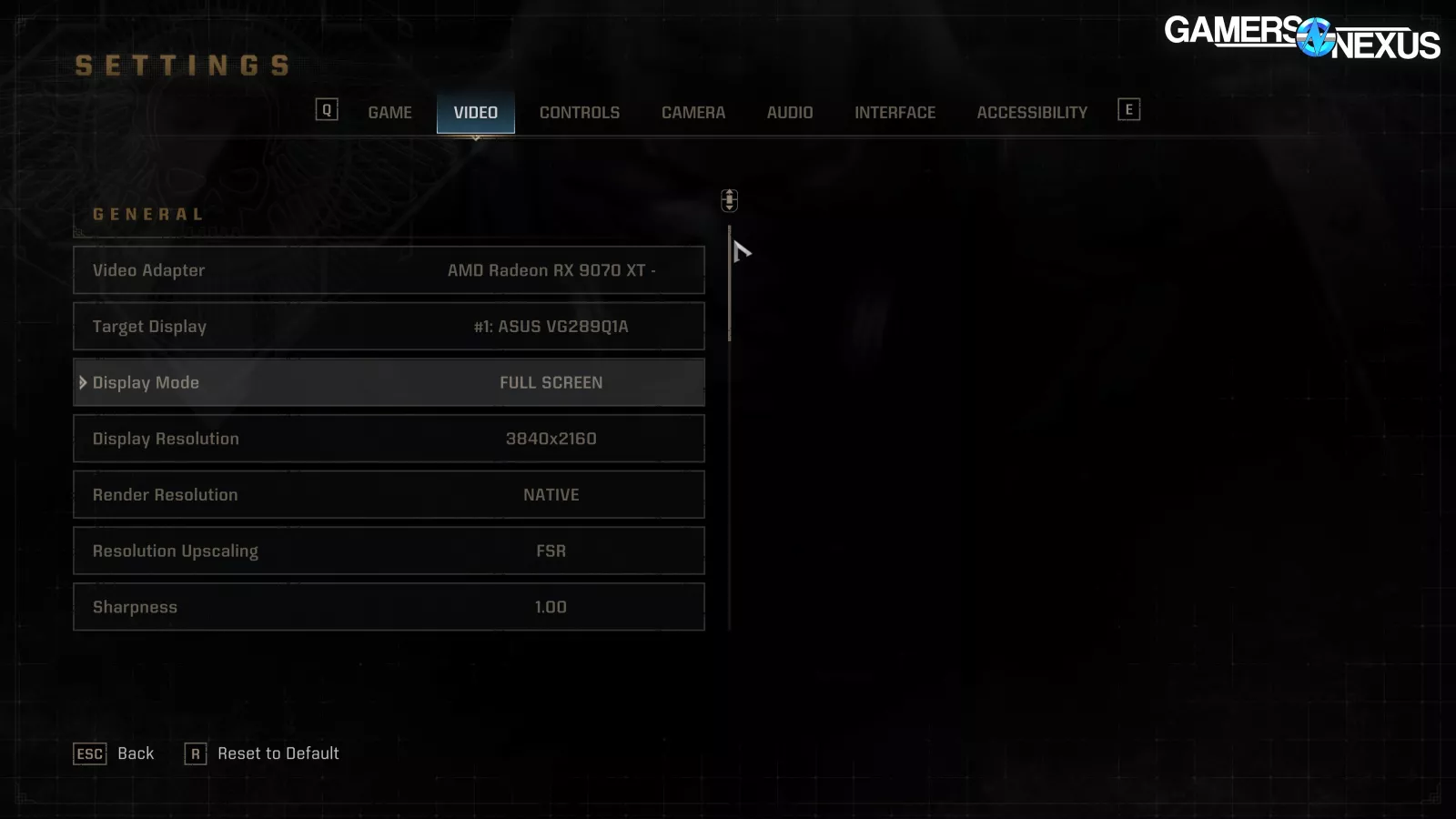Select the Target Display row

[389, 327]
